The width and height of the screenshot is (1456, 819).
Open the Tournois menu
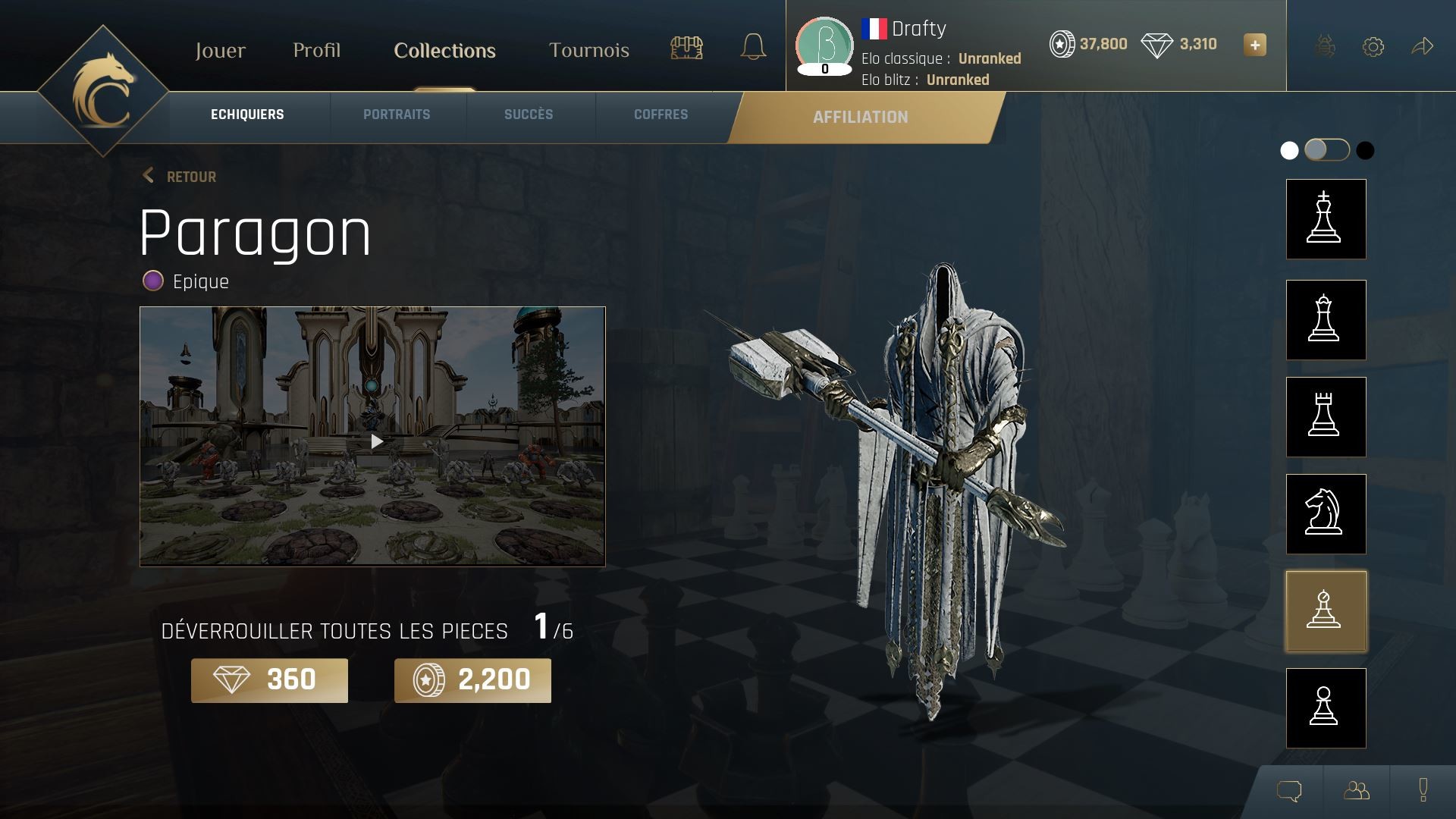589,51
